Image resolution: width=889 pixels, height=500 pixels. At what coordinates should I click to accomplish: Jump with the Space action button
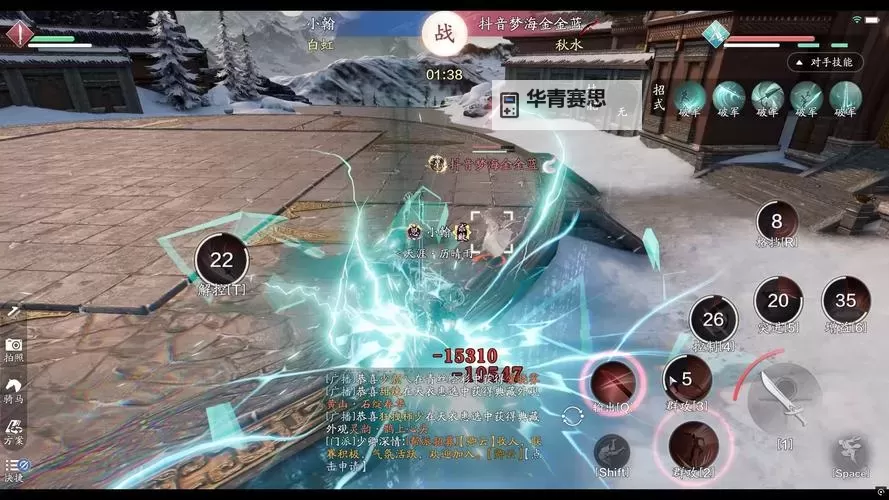(x=851, y=453)
